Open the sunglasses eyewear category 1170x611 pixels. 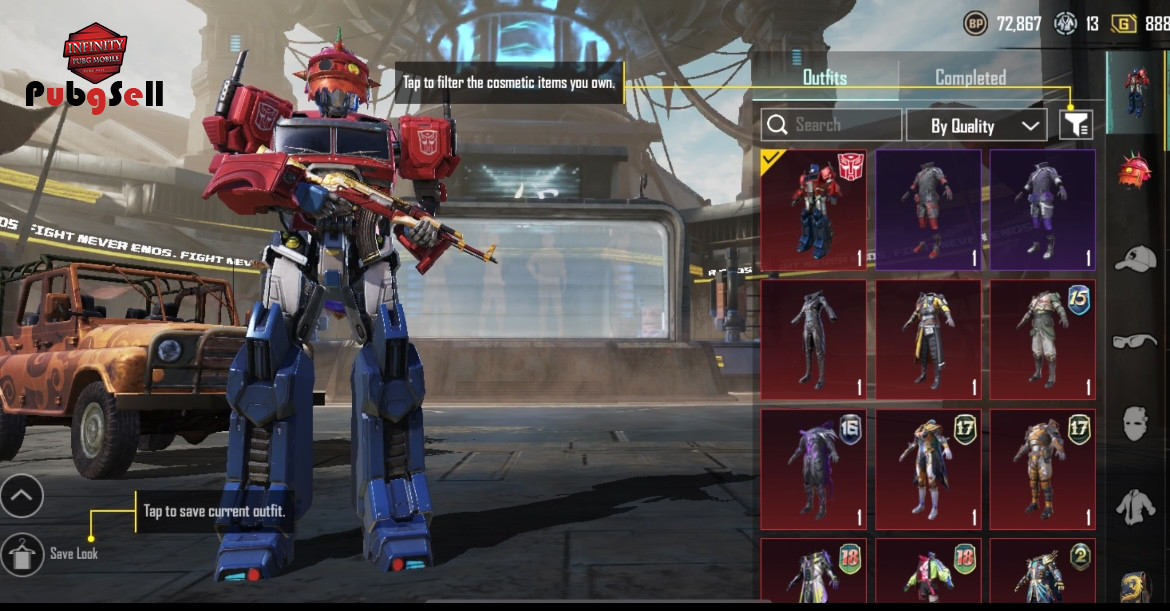point(1136,341)
